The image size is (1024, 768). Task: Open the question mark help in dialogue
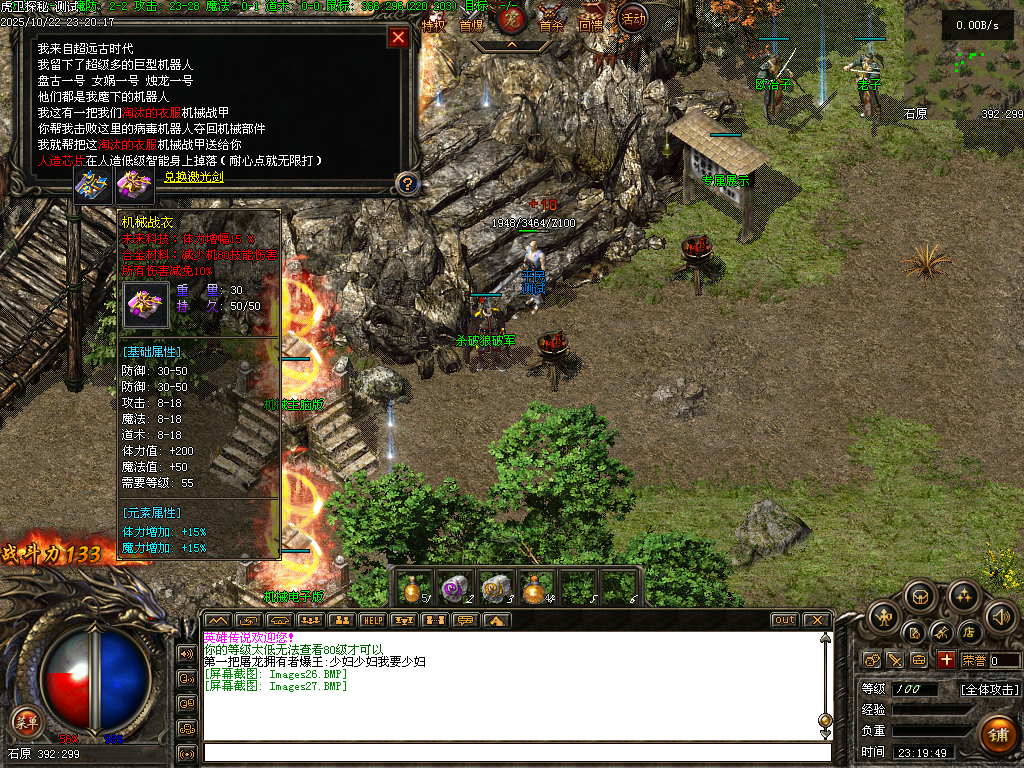[406, 183]
